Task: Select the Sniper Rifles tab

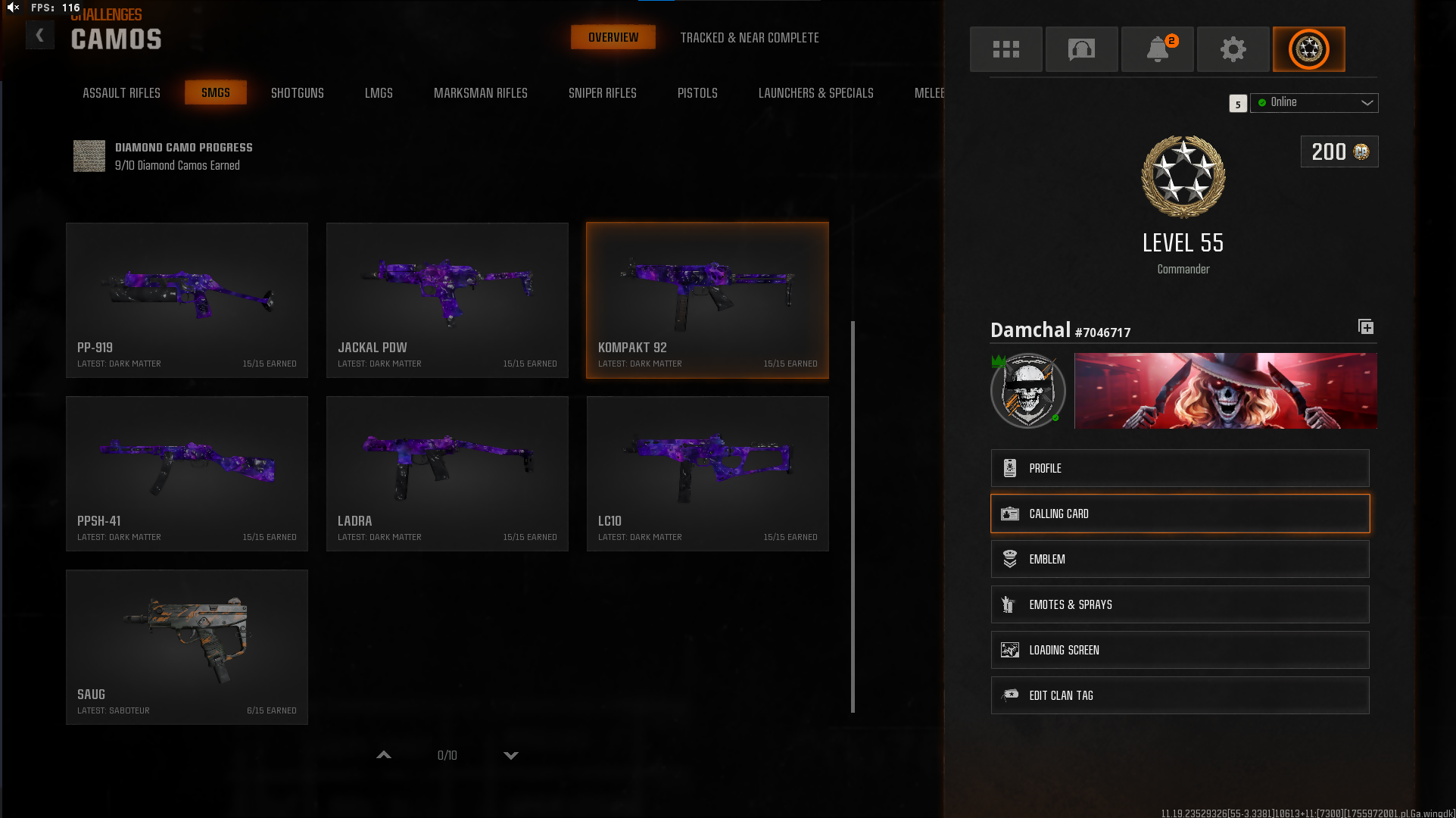Action: 602,93
